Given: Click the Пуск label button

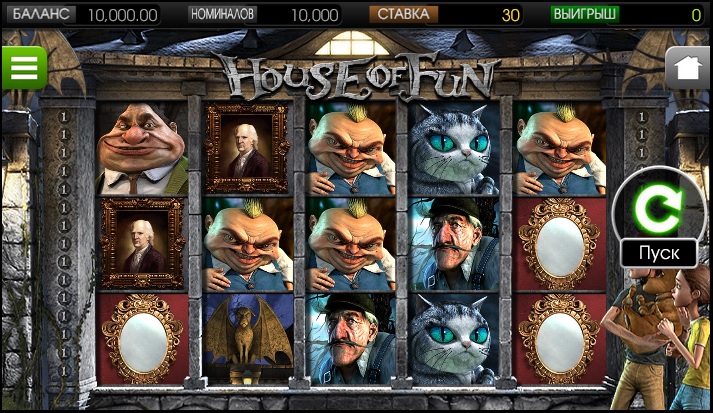Looking at the screenshot, I should (658, 252).
